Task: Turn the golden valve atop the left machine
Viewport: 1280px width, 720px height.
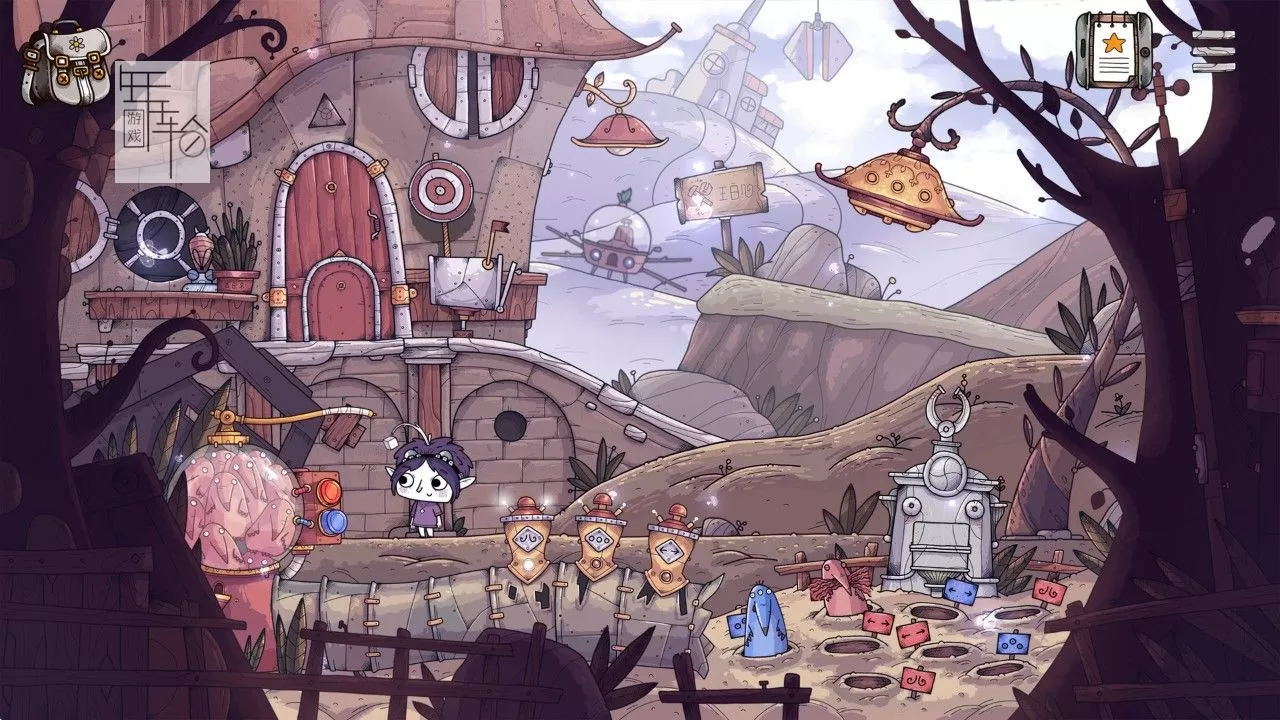Action: (228, 416)
